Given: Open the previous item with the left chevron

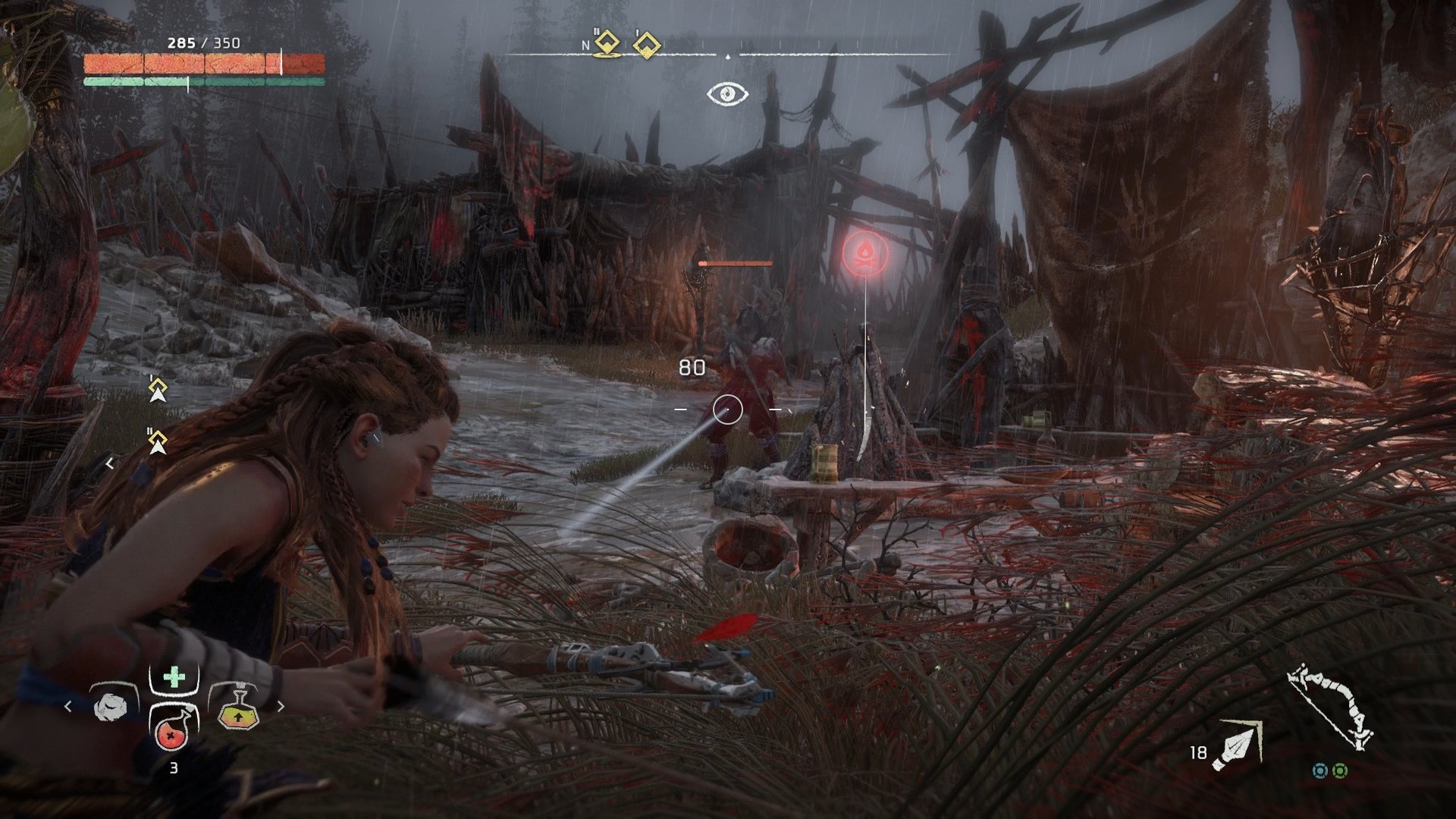Looking at the screenshot, I should click(67, 706).
